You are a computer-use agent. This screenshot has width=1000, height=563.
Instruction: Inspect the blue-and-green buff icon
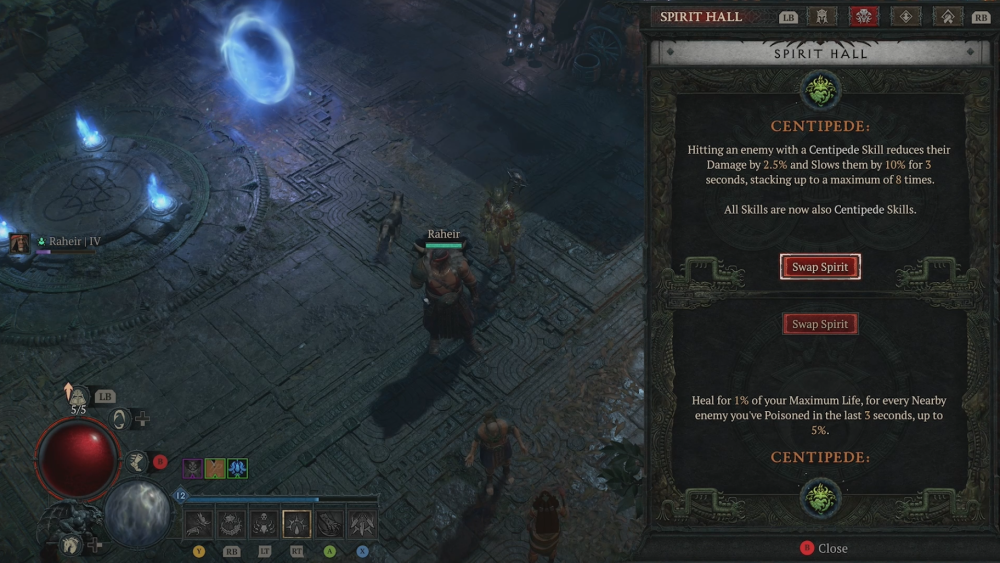[238, 468]
